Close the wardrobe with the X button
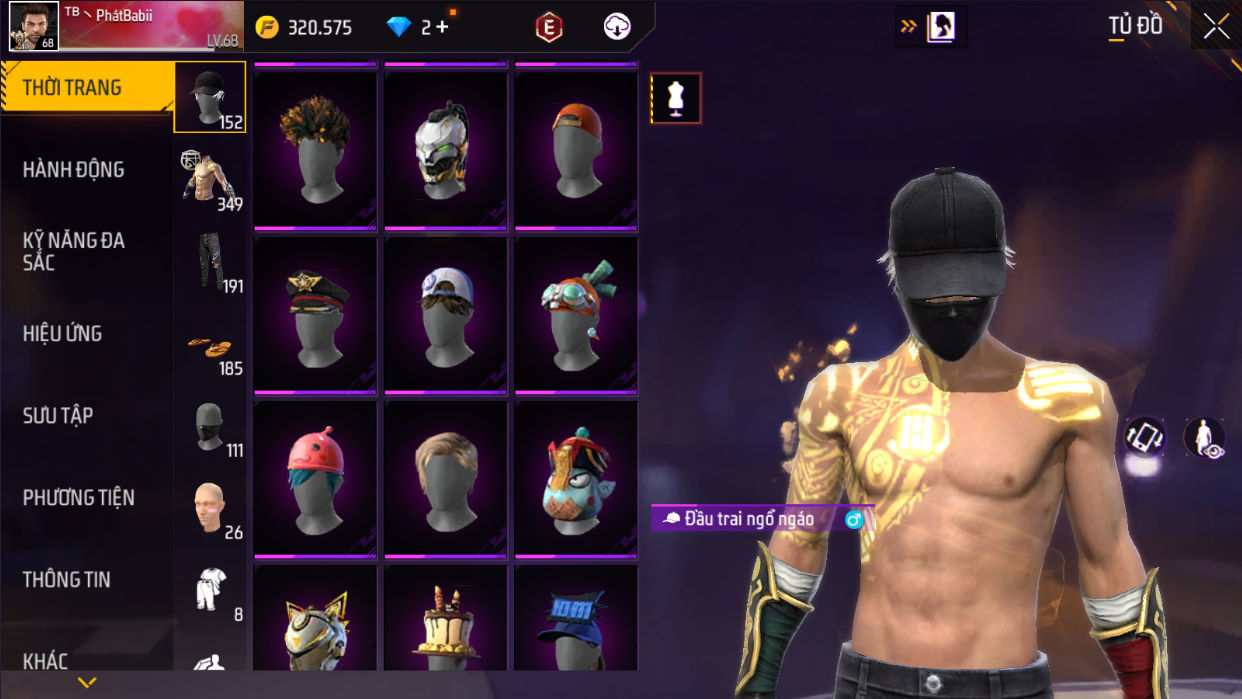 [x=1216, y=27]
